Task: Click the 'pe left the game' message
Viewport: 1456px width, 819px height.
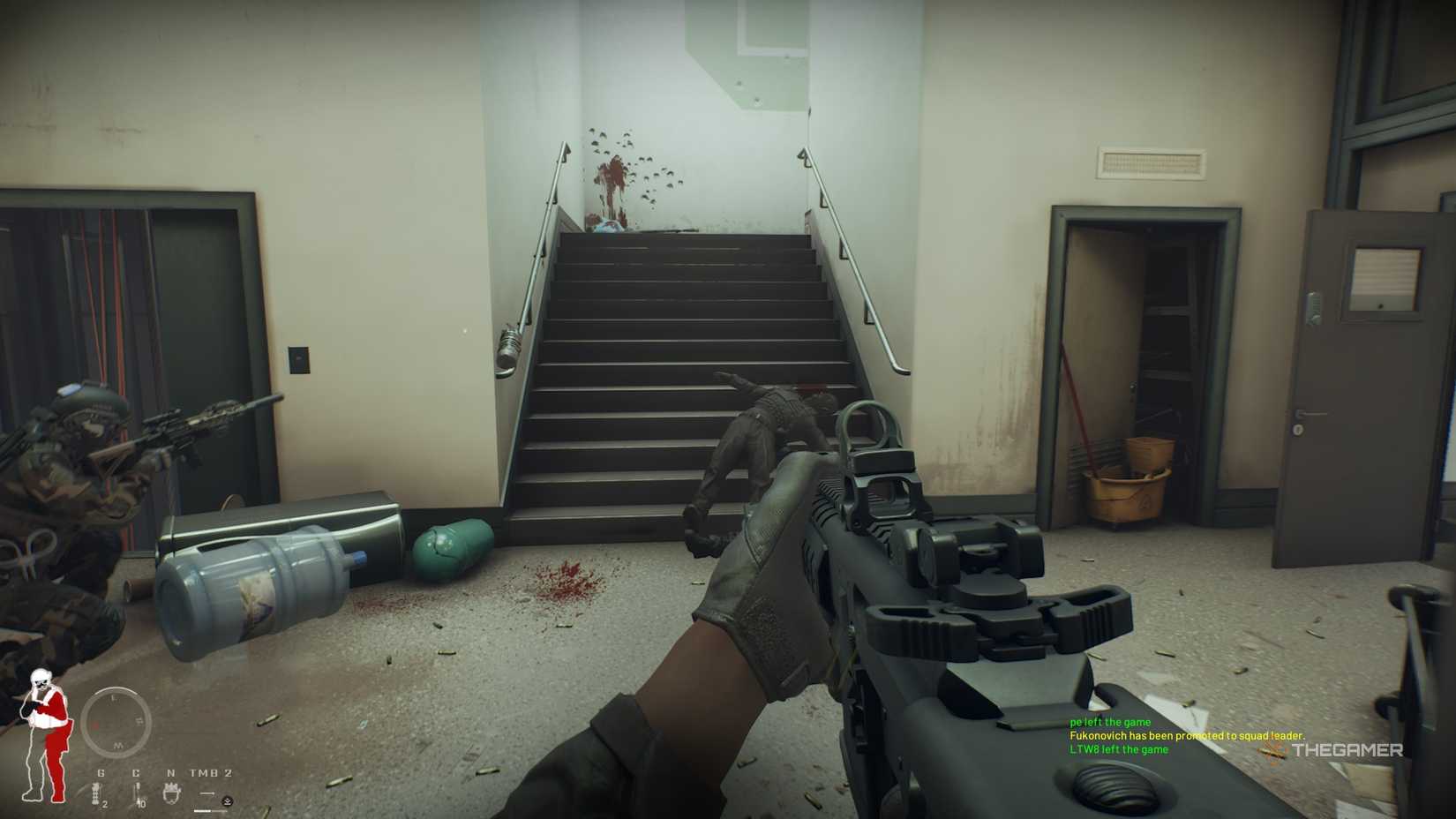Action: point(1112,721)
